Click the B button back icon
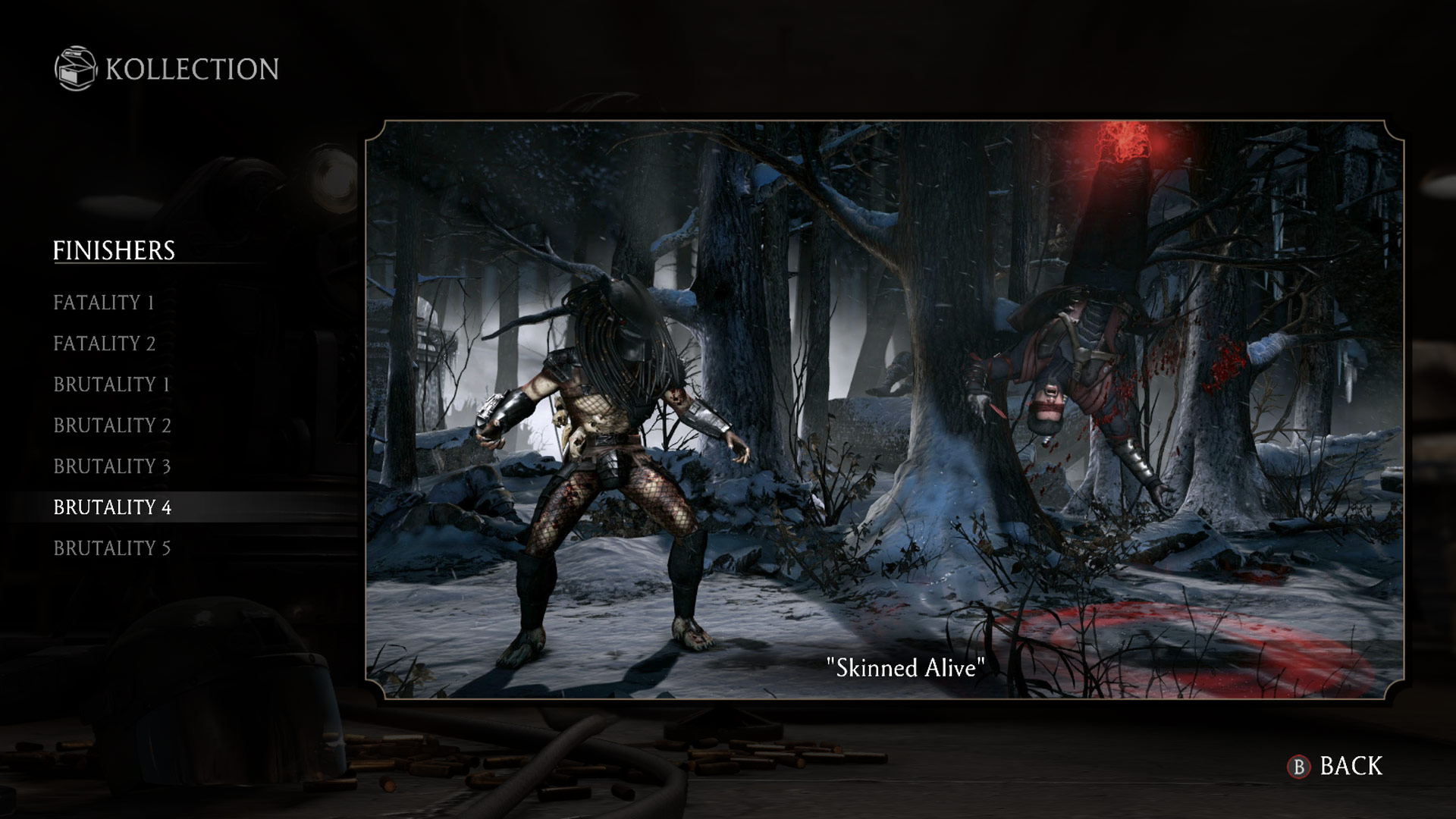The width and height of the screenshot is (1456, 819). tap(1300, 767)
